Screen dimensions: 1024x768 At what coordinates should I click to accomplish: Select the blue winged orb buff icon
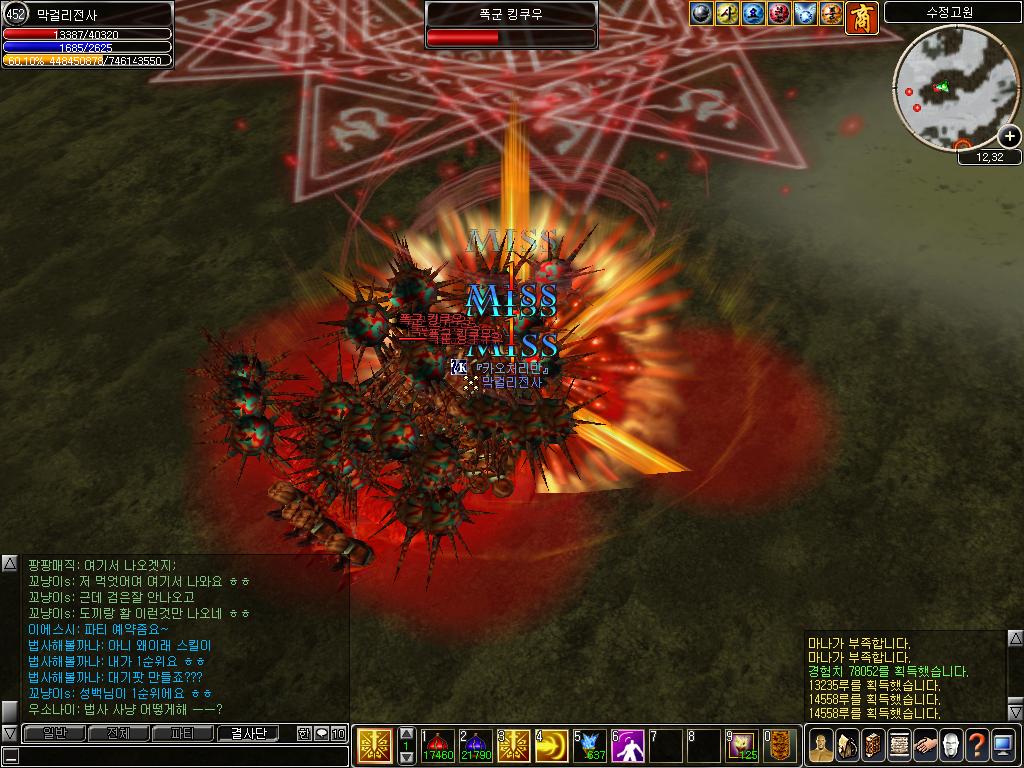[x=806, y=13]
